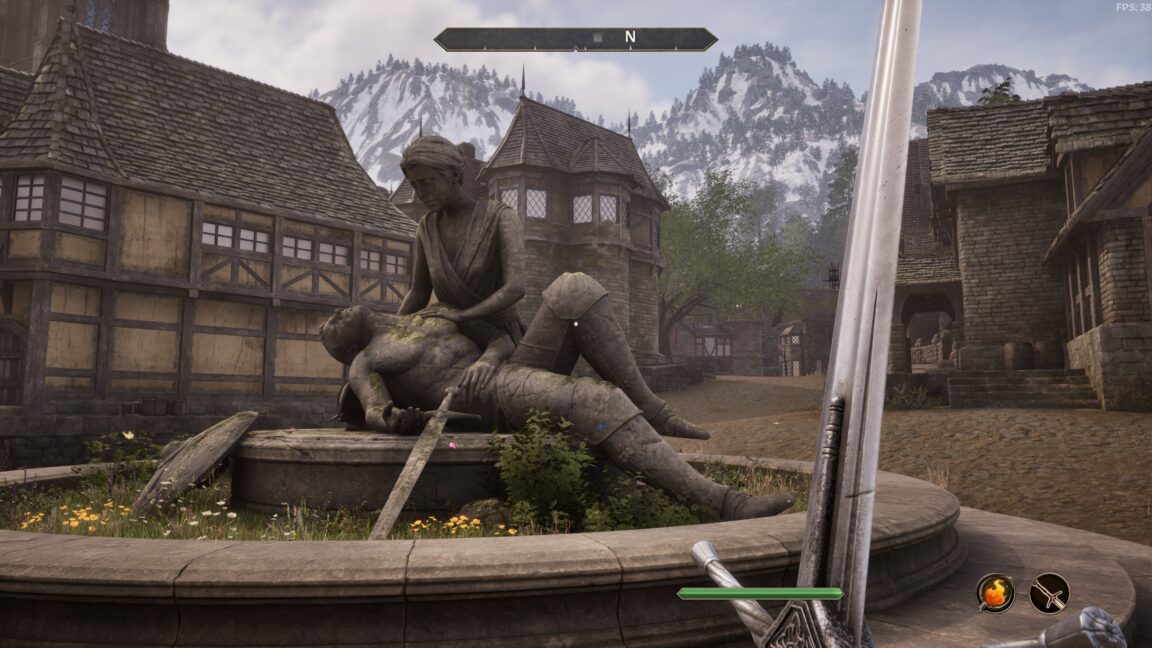
Task: Click the compass bar at the top
Action: point(575,39)
